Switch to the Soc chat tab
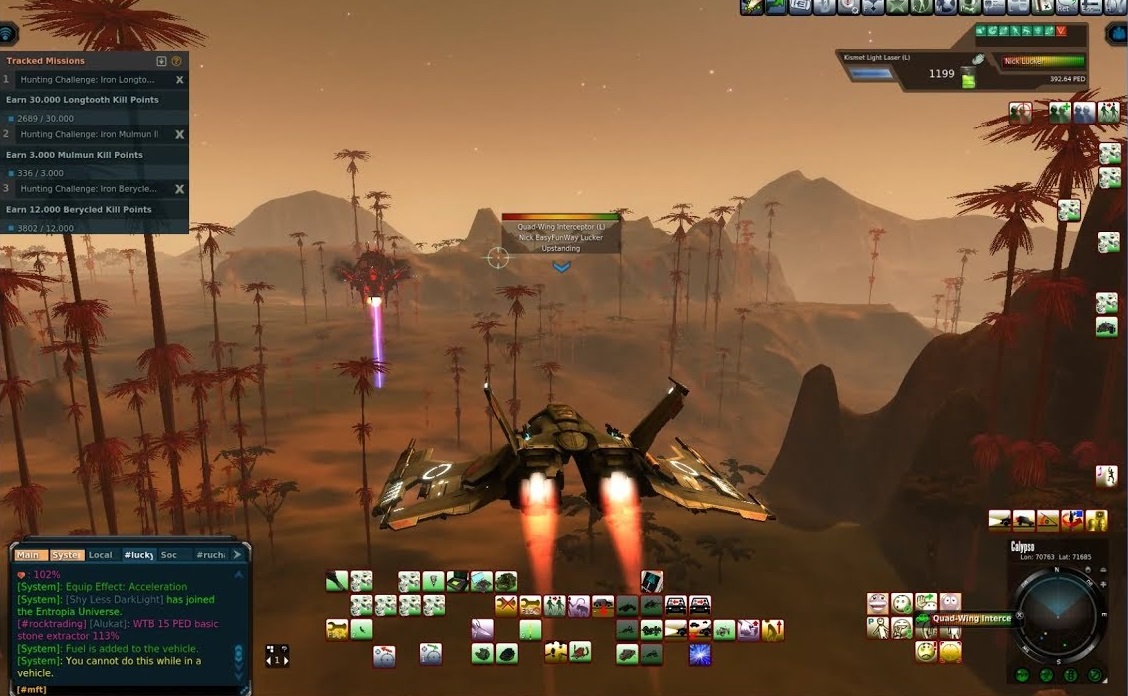This screenshot has height=696, width=1128. [x=169, y=555]
